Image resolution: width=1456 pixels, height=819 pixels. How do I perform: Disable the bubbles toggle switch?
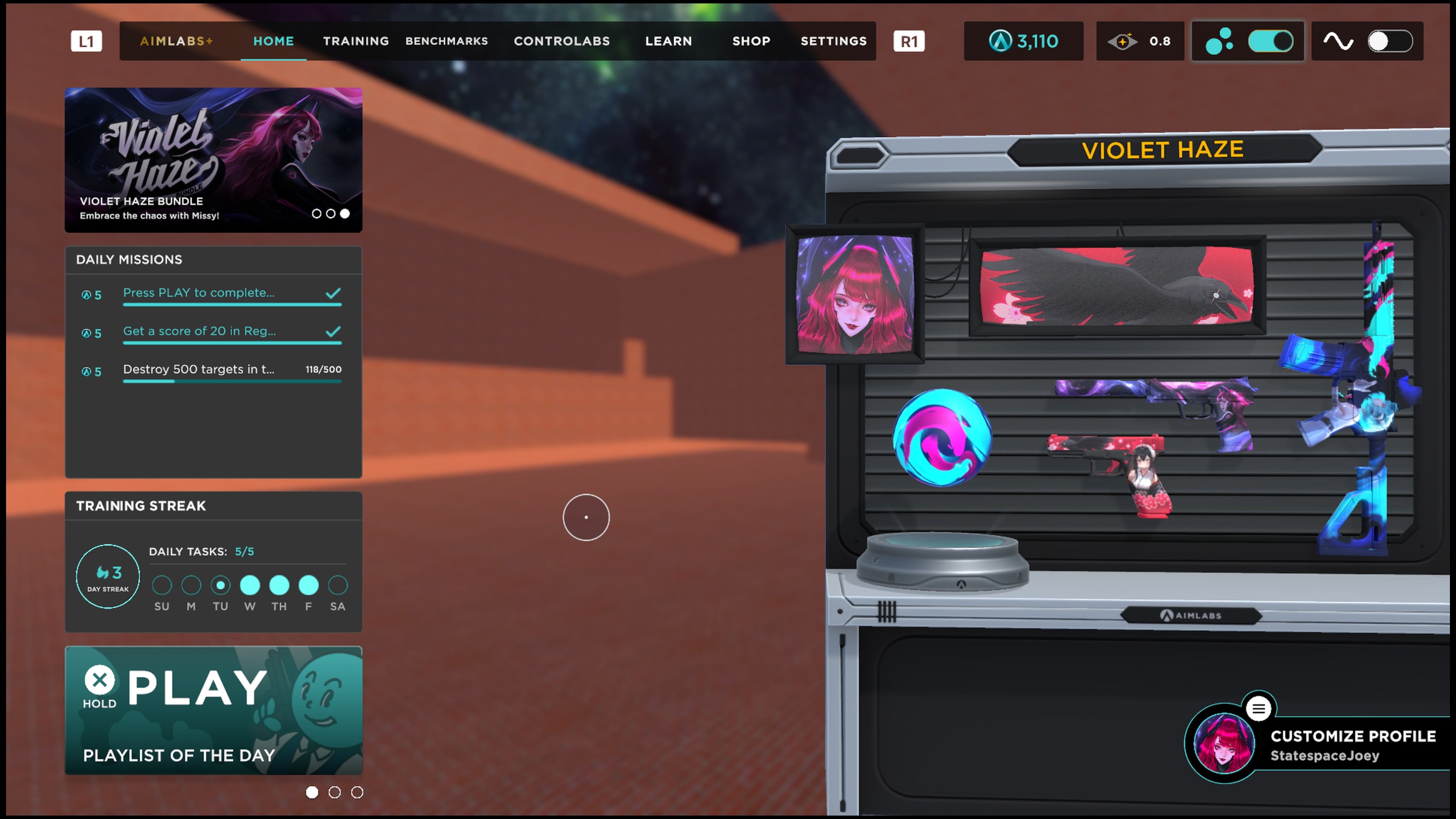[x=1271, y=41]
